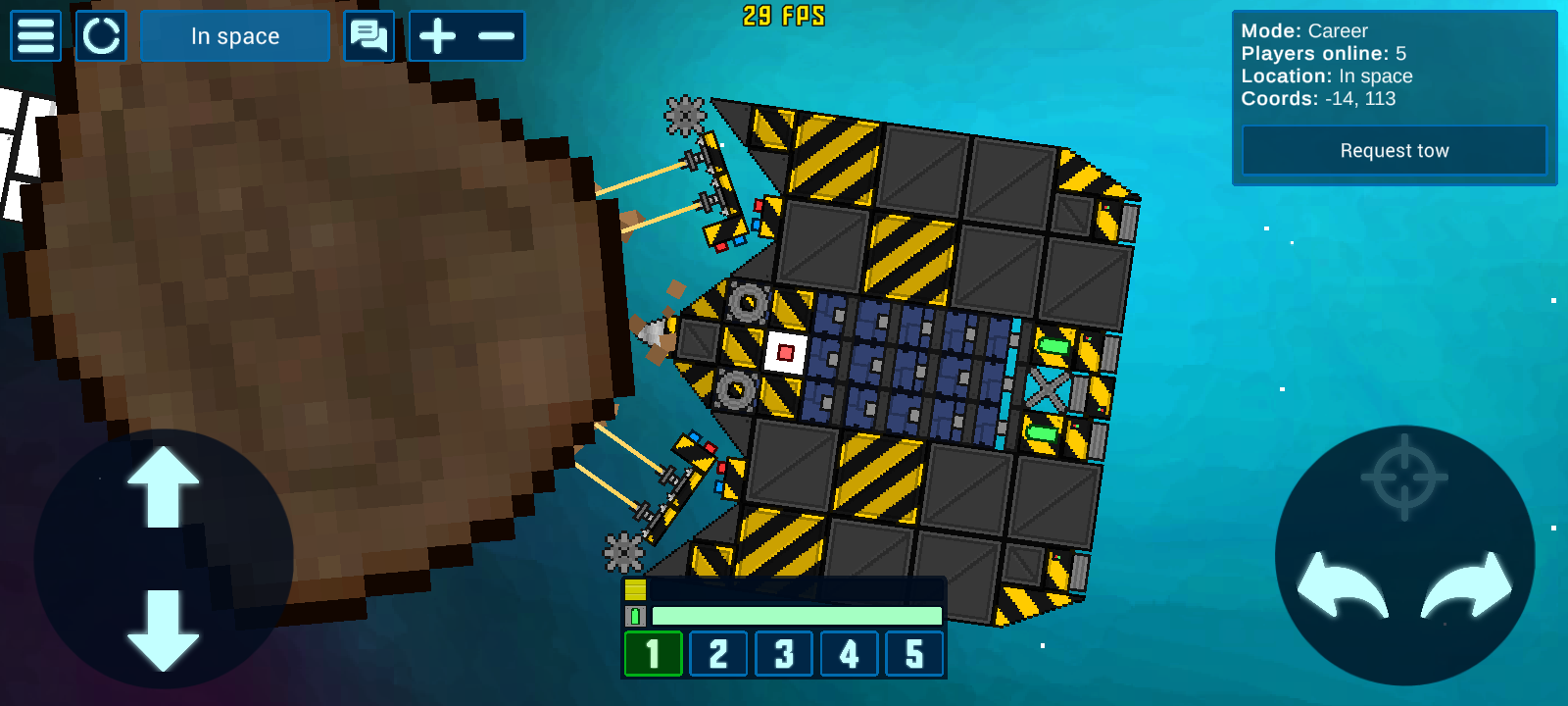Reverse thrust with the down arrow
Viewport: 1568px width, 706px height.
tap(164, 630)
